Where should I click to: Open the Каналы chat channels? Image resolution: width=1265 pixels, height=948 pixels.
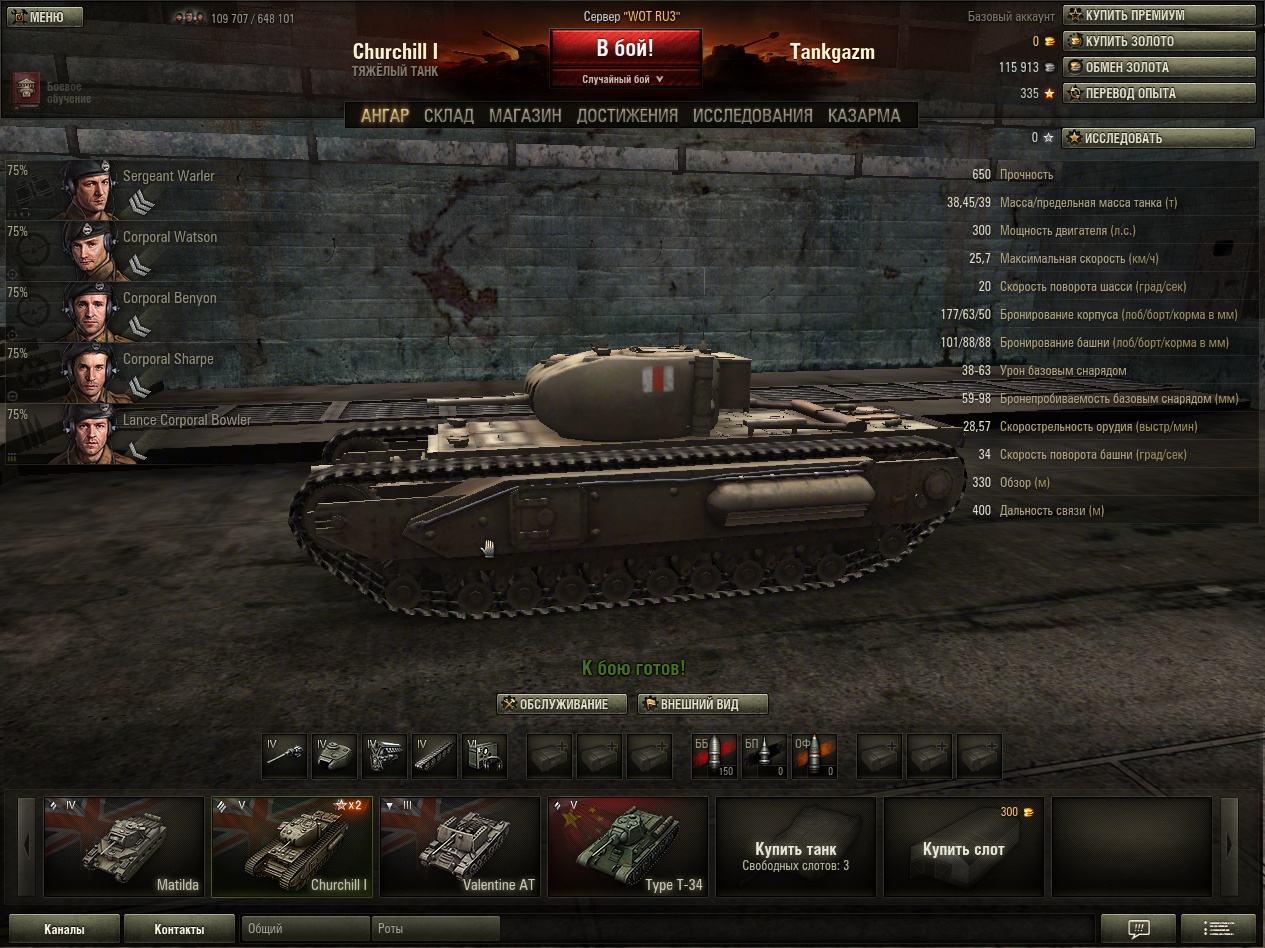pyautogui.click(x=64, y=929)
